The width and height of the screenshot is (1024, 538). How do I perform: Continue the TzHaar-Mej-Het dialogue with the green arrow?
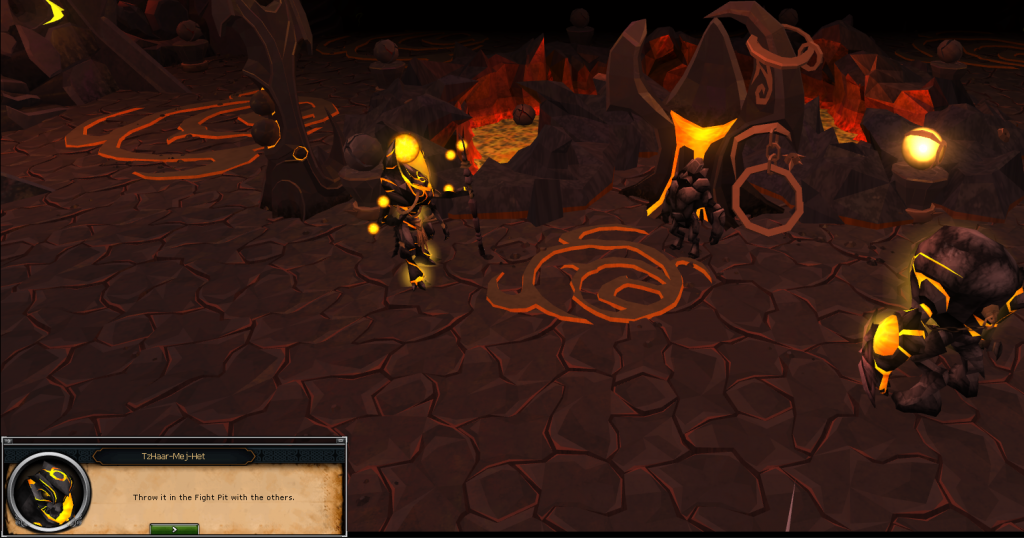coord(173,528)
